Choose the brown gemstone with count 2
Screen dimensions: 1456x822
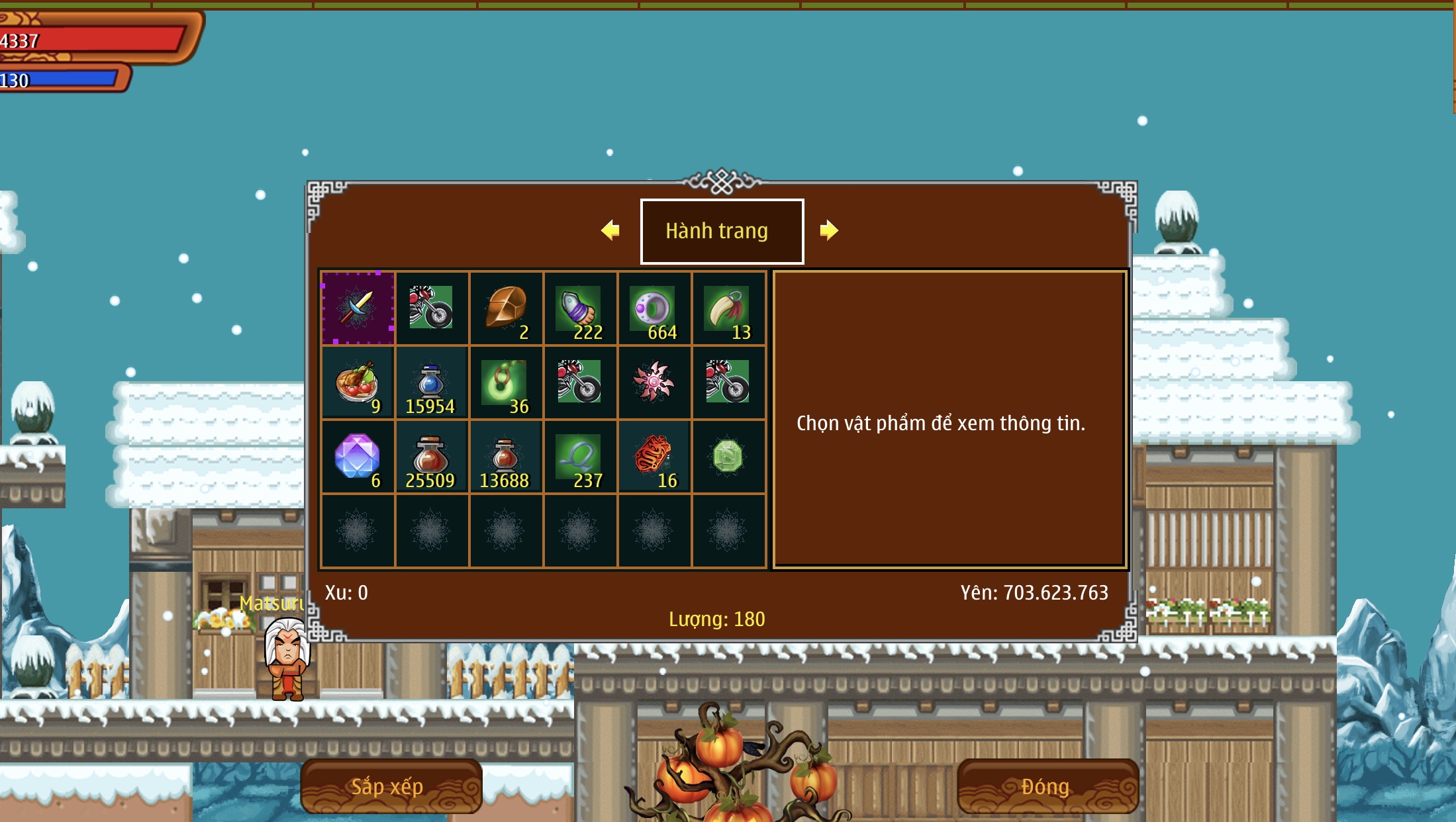[x=506, y=308]
